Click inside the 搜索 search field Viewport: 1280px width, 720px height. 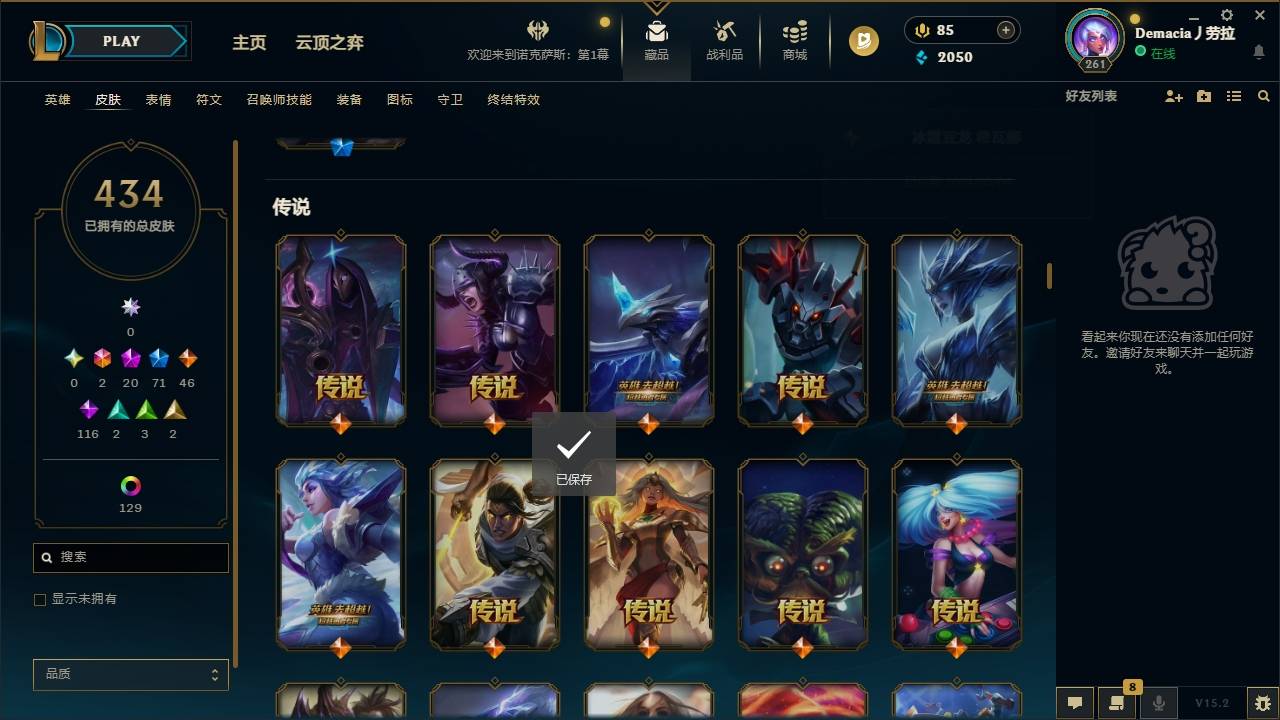[130, 557]
